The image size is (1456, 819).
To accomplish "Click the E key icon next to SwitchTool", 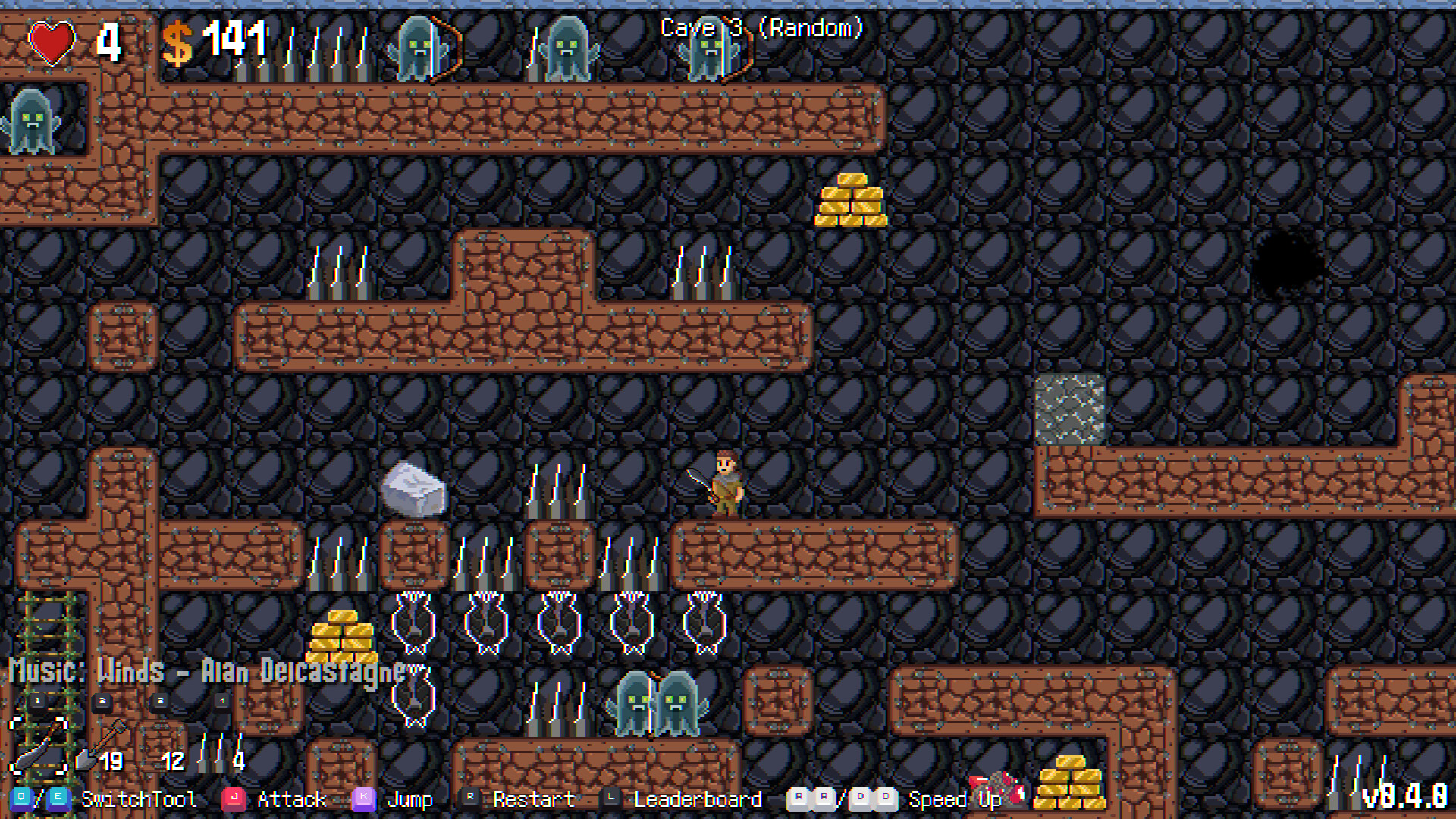I will (58, 799).
